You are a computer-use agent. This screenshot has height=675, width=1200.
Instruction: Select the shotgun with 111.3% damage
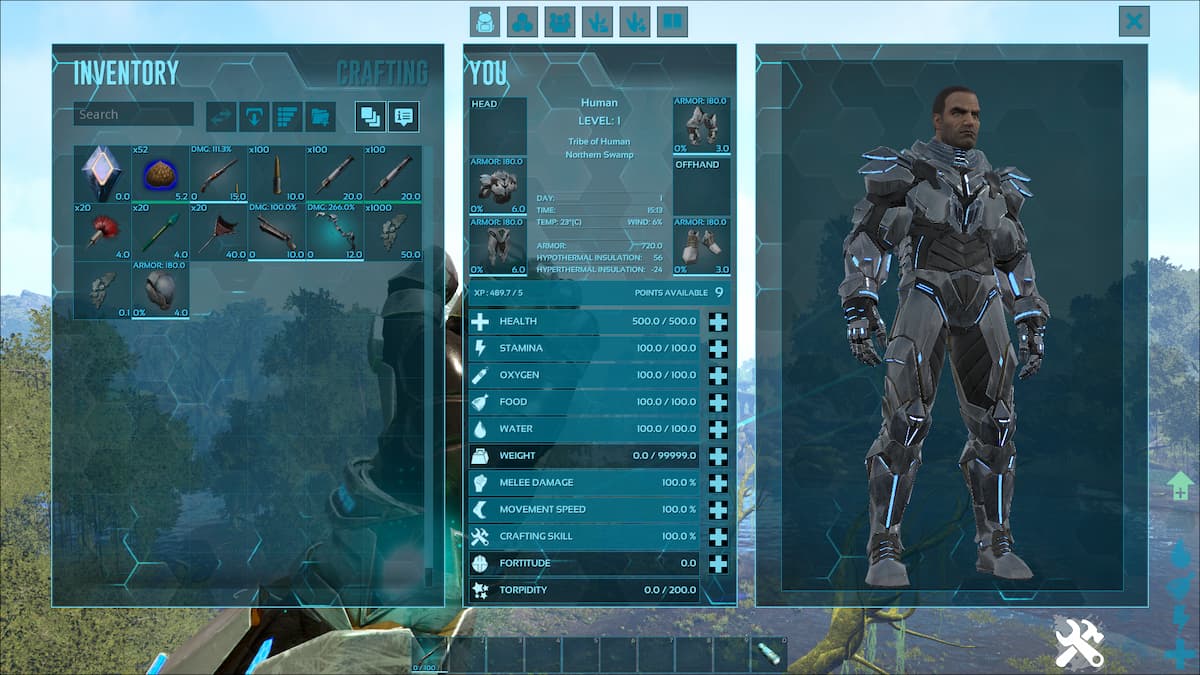click(x=218, y=174)
